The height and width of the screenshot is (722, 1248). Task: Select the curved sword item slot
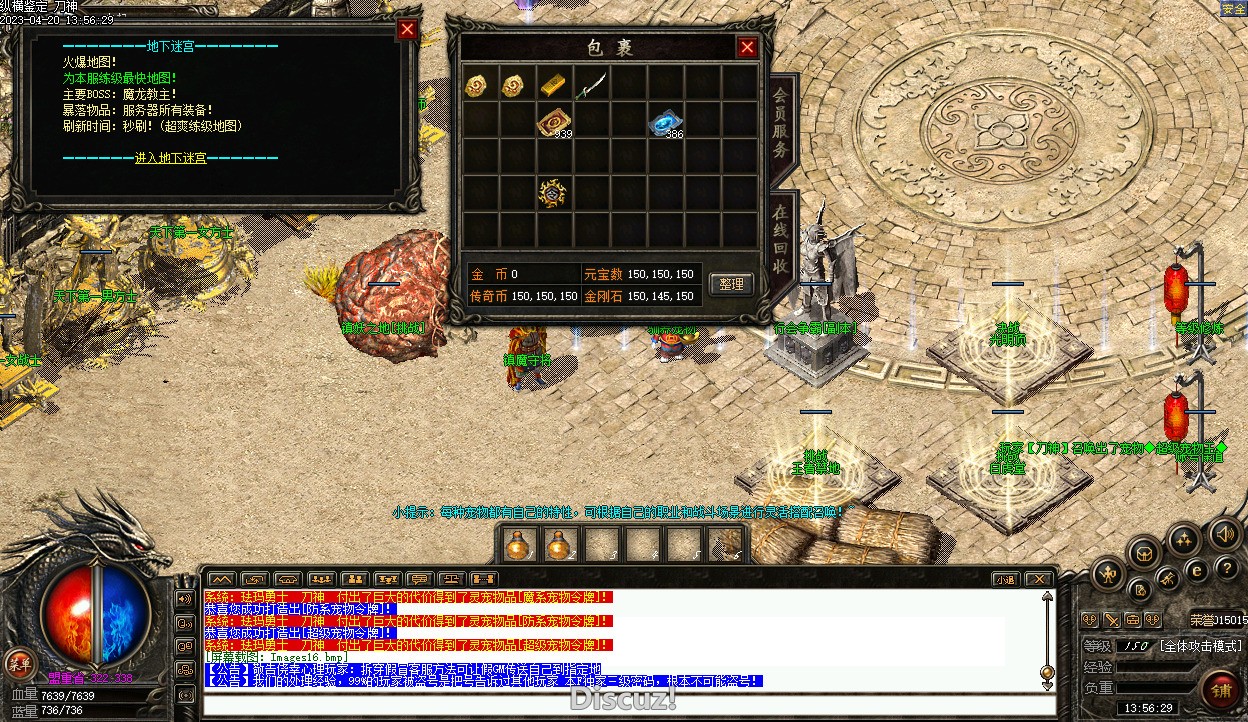click(592, 85)
